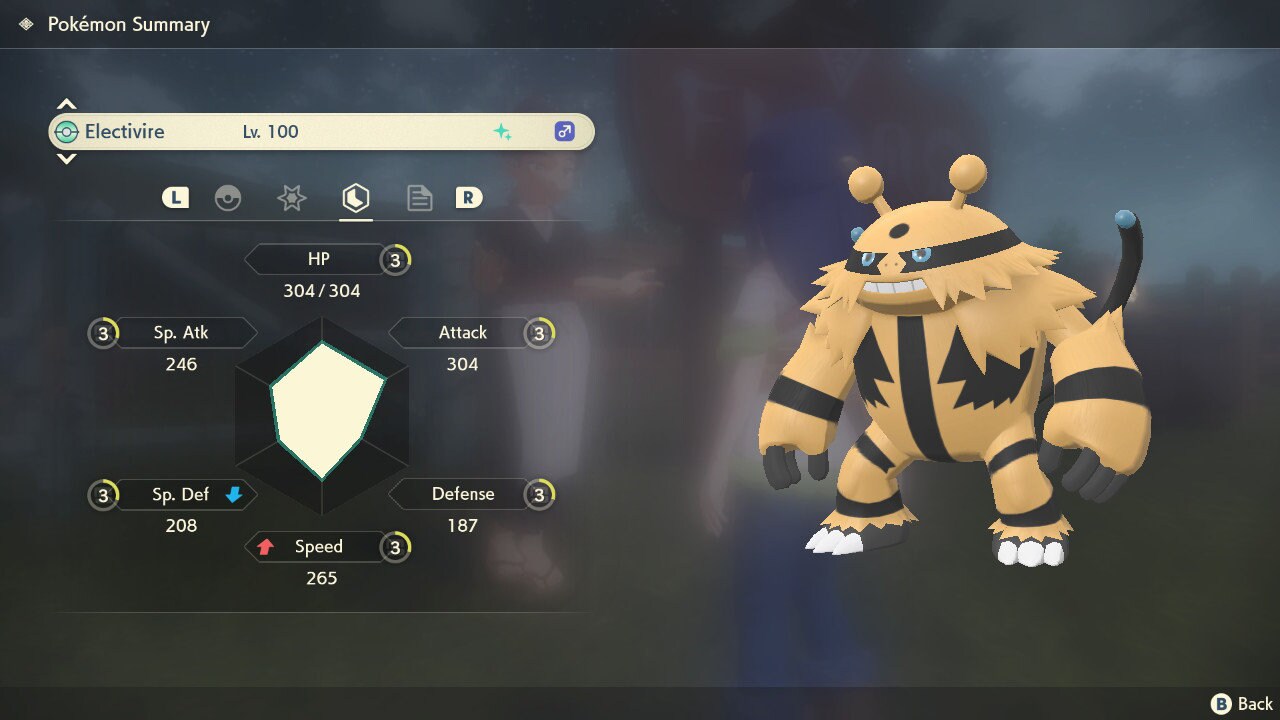Select the stats hexagon tab
1280x720 pixels.
[x=356, y=198]
